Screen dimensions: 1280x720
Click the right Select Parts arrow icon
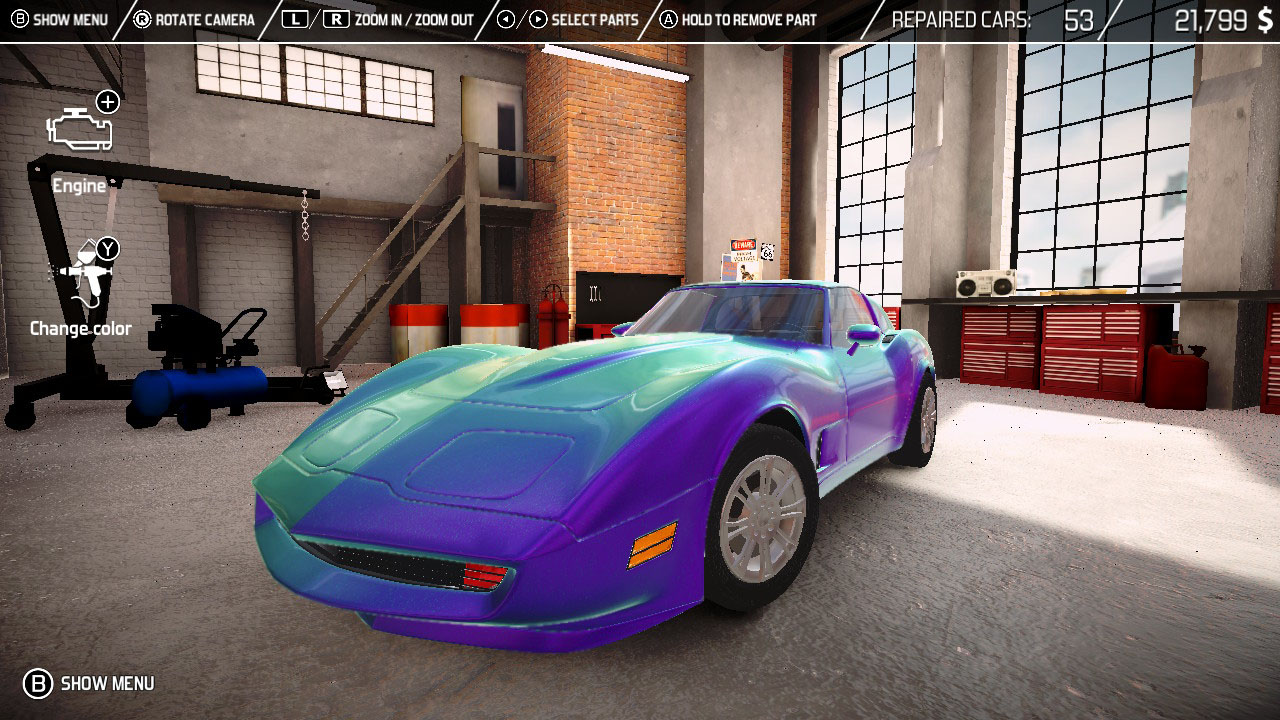click(540, 18)
